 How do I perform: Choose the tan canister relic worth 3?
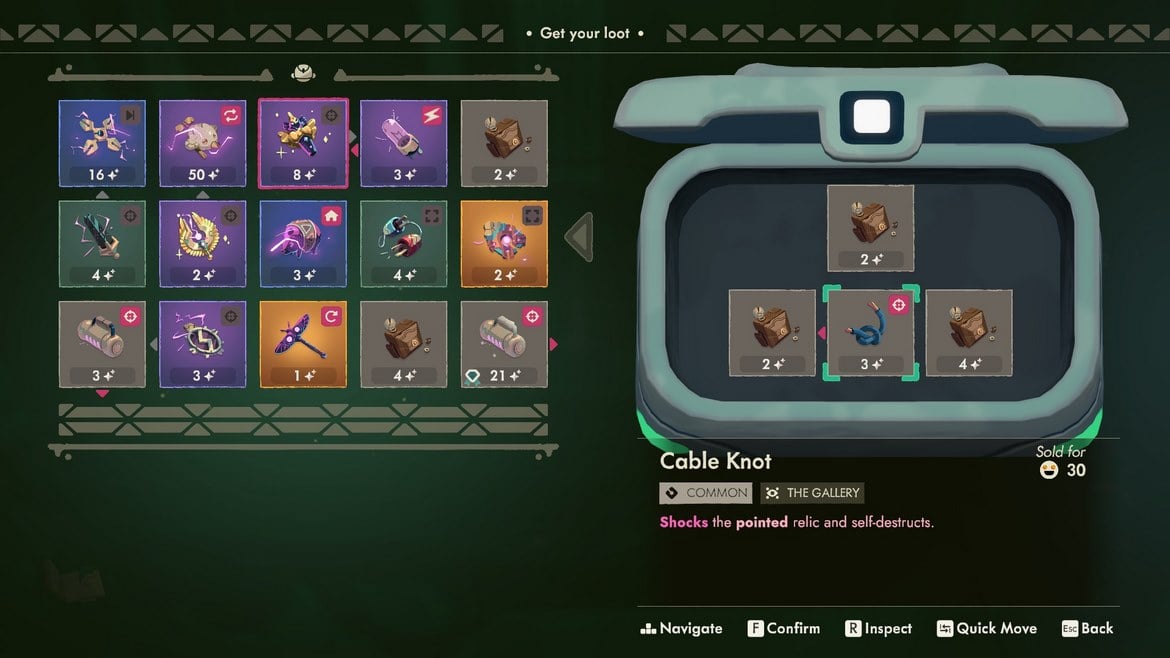(x=102, y=344)
